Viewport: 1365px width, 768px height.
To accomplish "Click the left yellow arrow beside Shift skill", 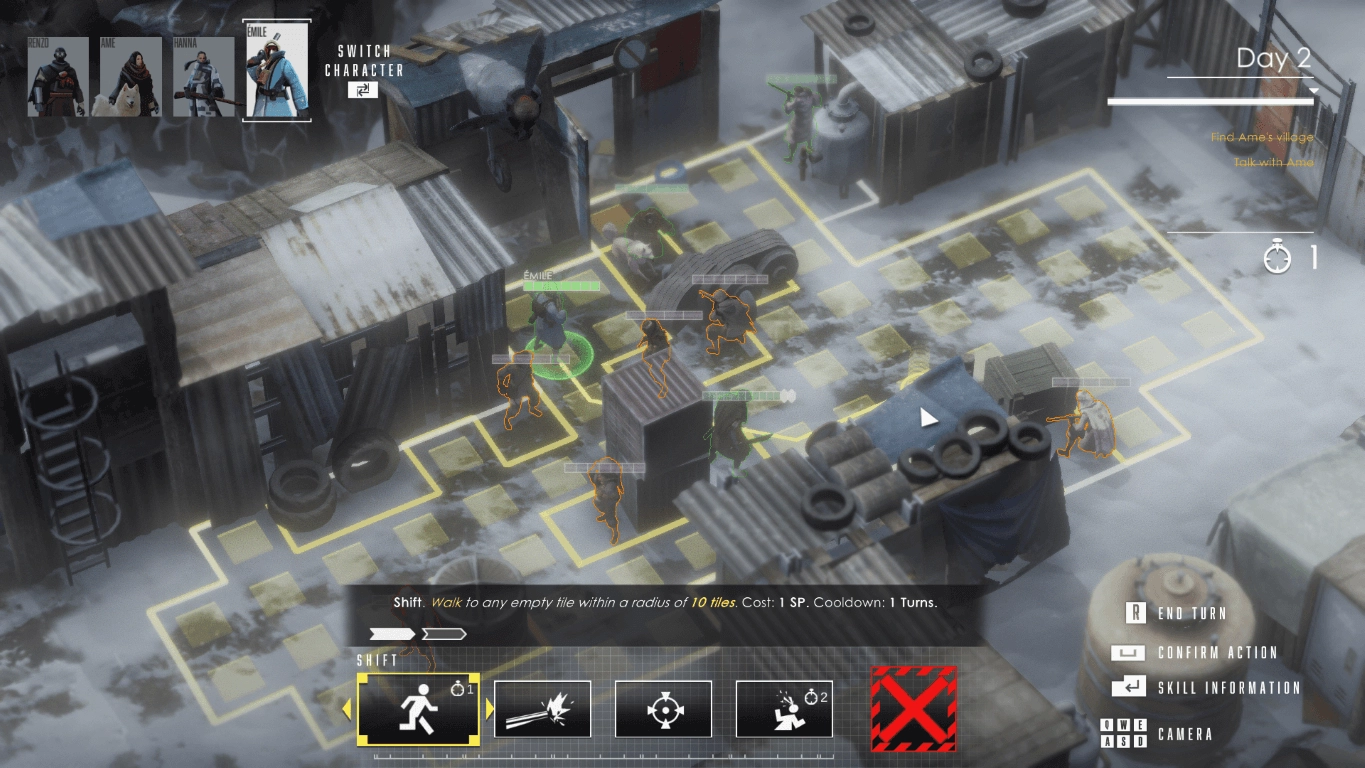I will click(x=348, y=710).
